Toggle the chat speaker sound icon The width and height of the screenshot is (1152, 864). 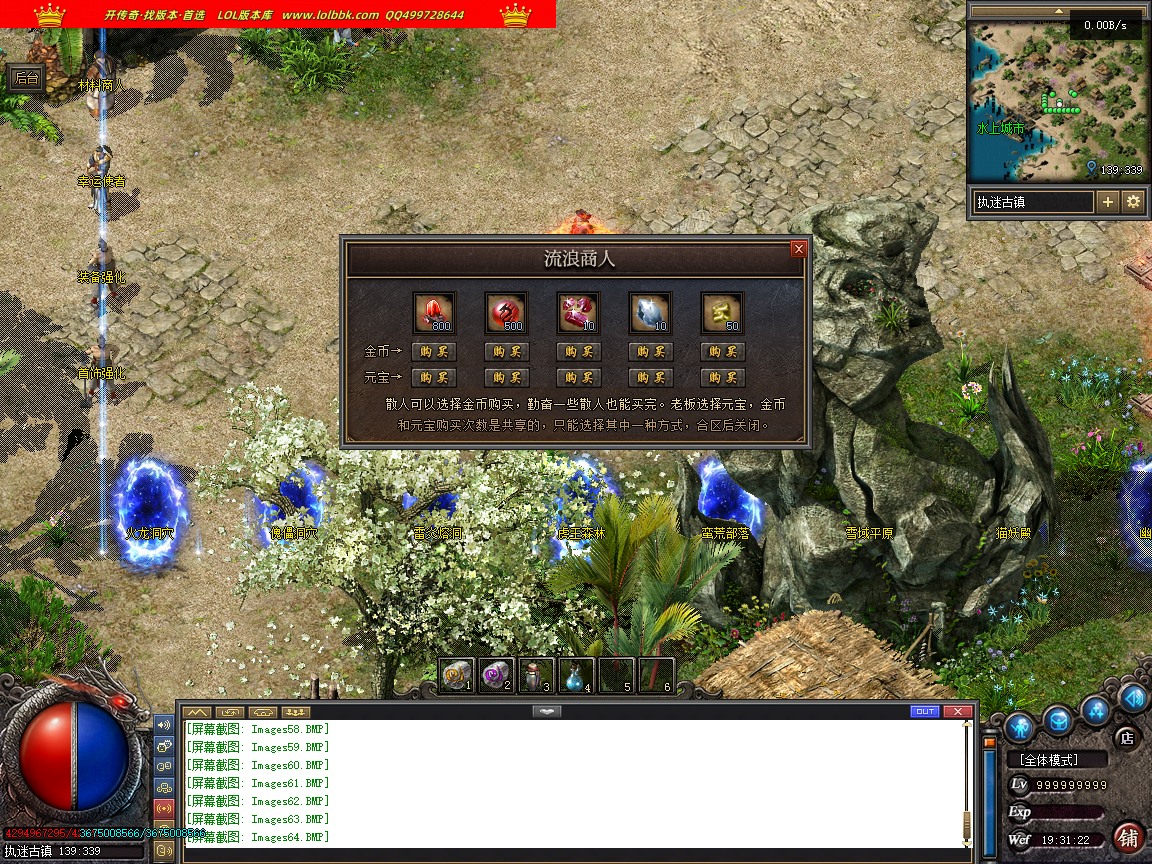pyautogui.click(x=164, y=724)
